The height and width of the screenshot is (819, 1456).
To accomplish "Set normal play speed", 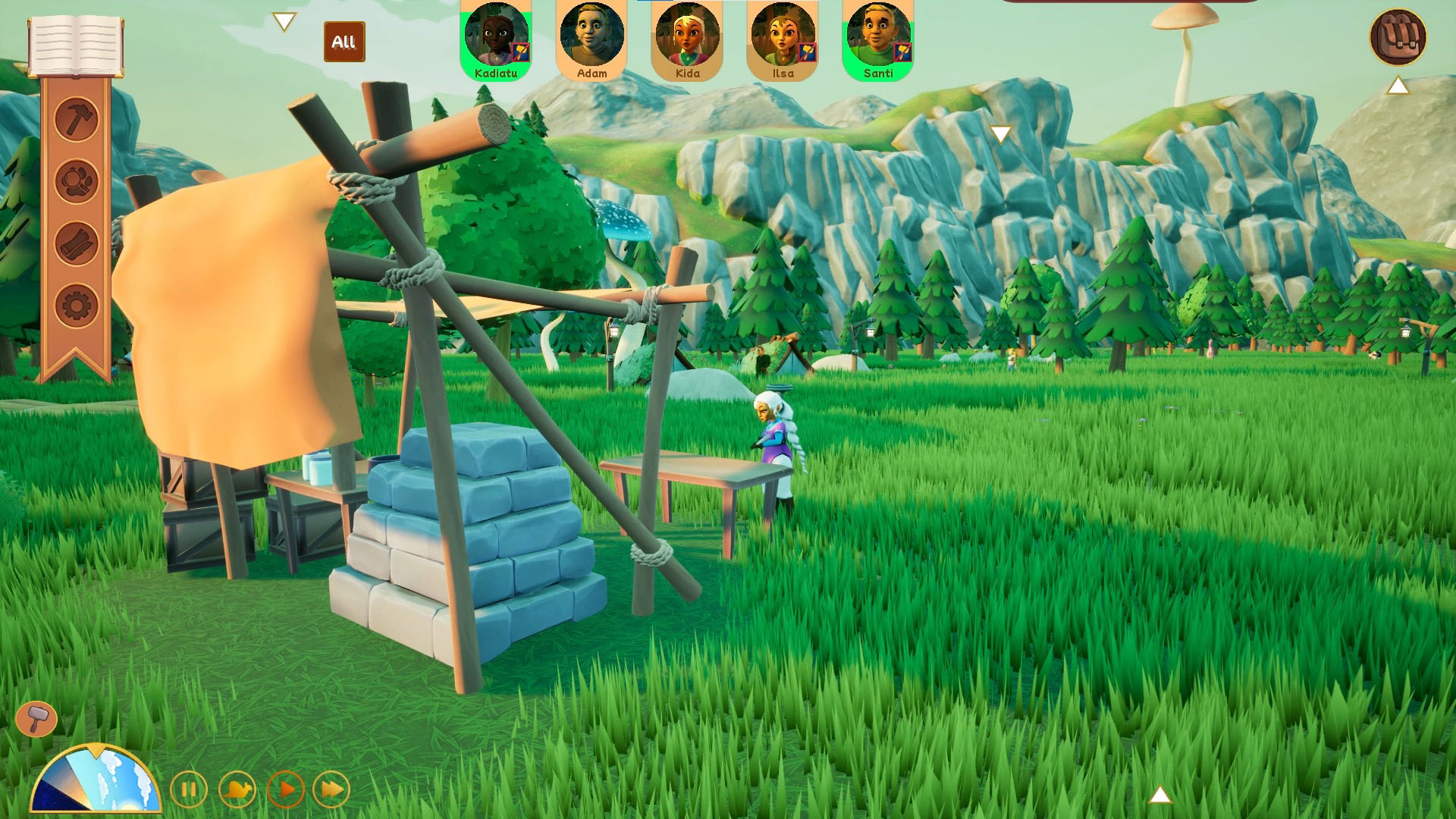I will (x=286, y=789).
